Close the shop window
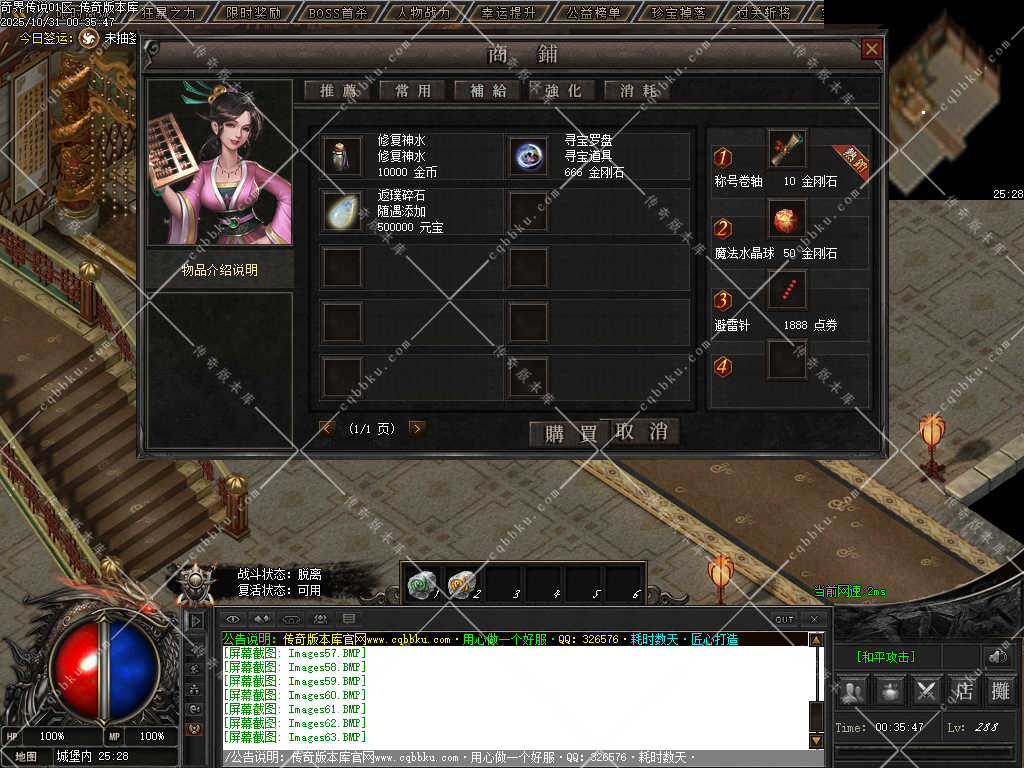 (872, 49)
